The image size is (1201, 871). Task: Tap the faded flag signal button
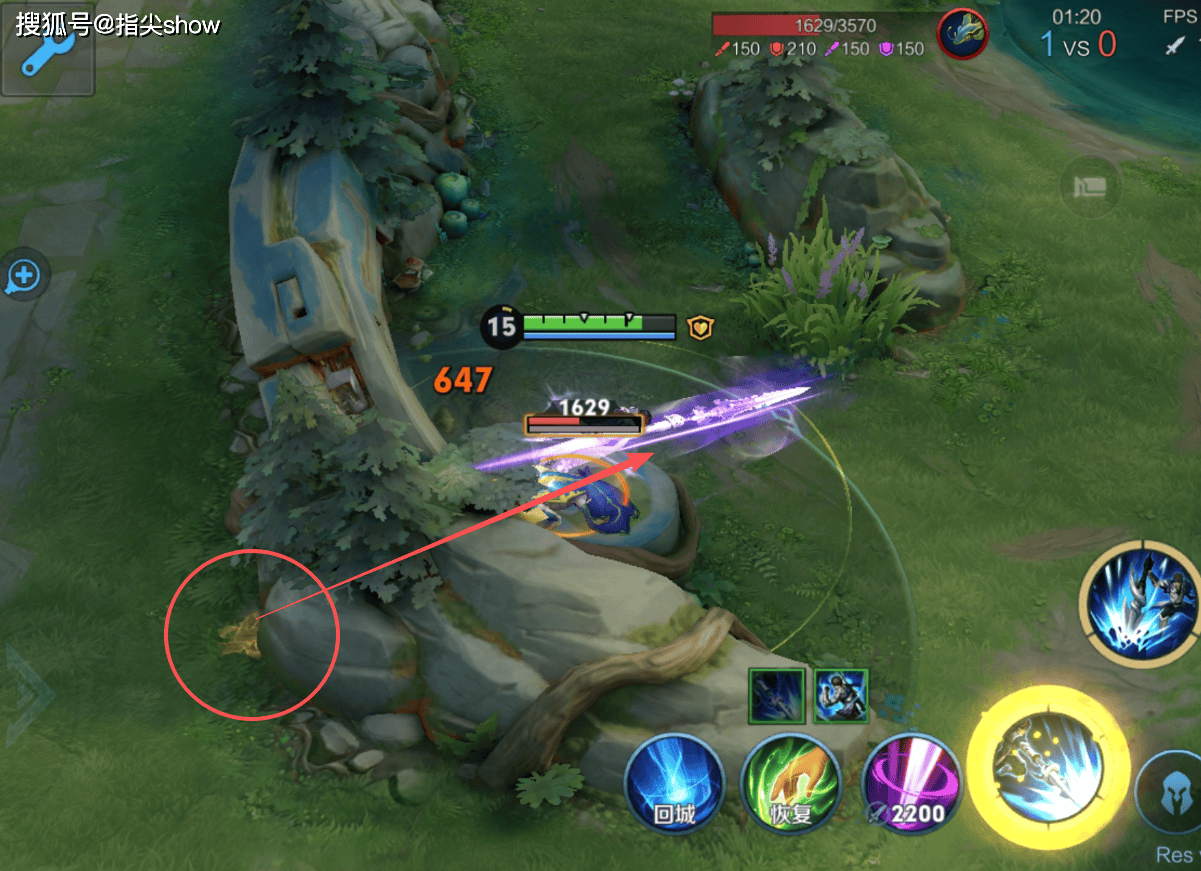click(1089, 186)
